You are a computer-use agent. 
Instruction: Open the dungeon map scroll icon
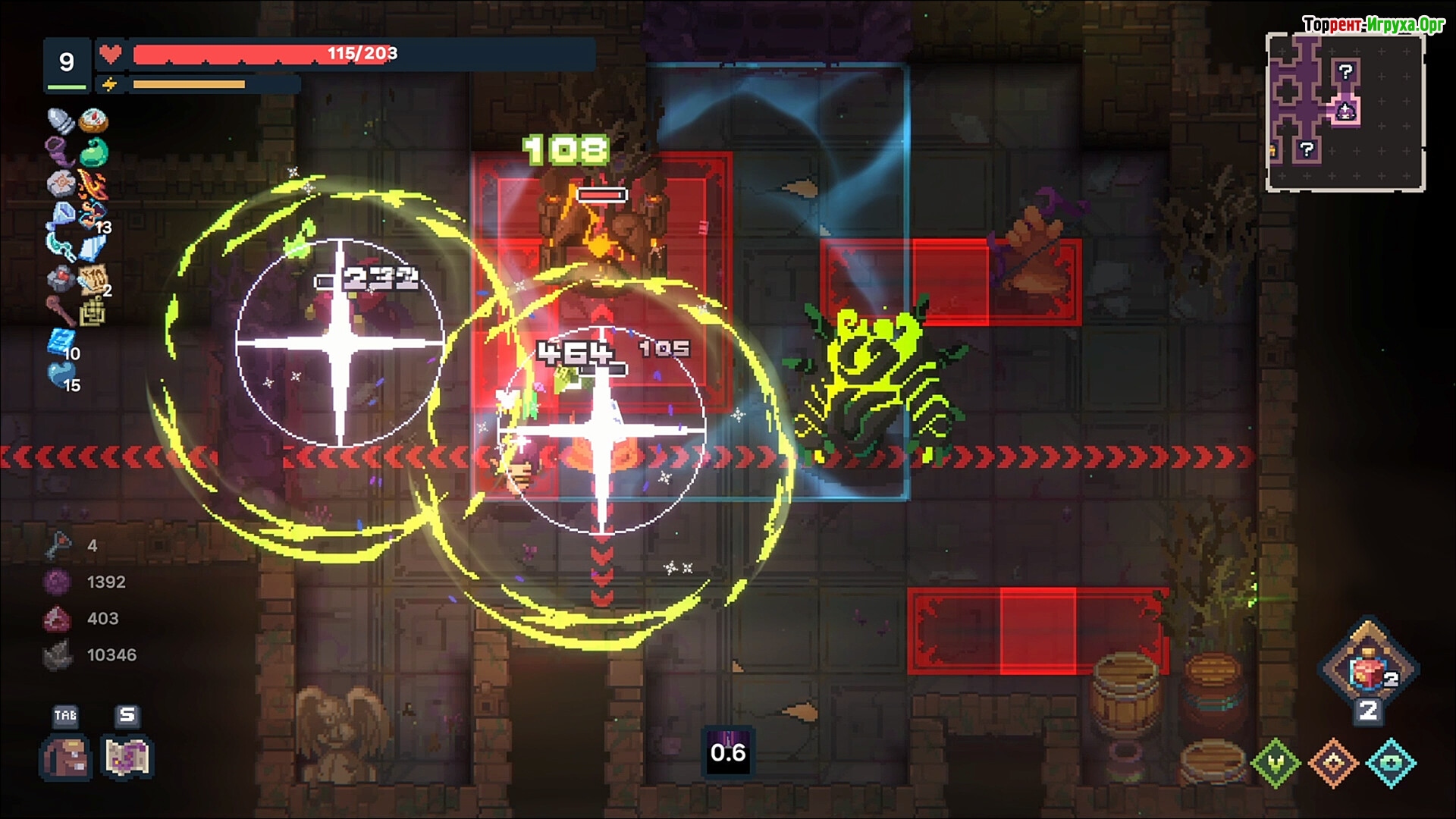[127, 757]
